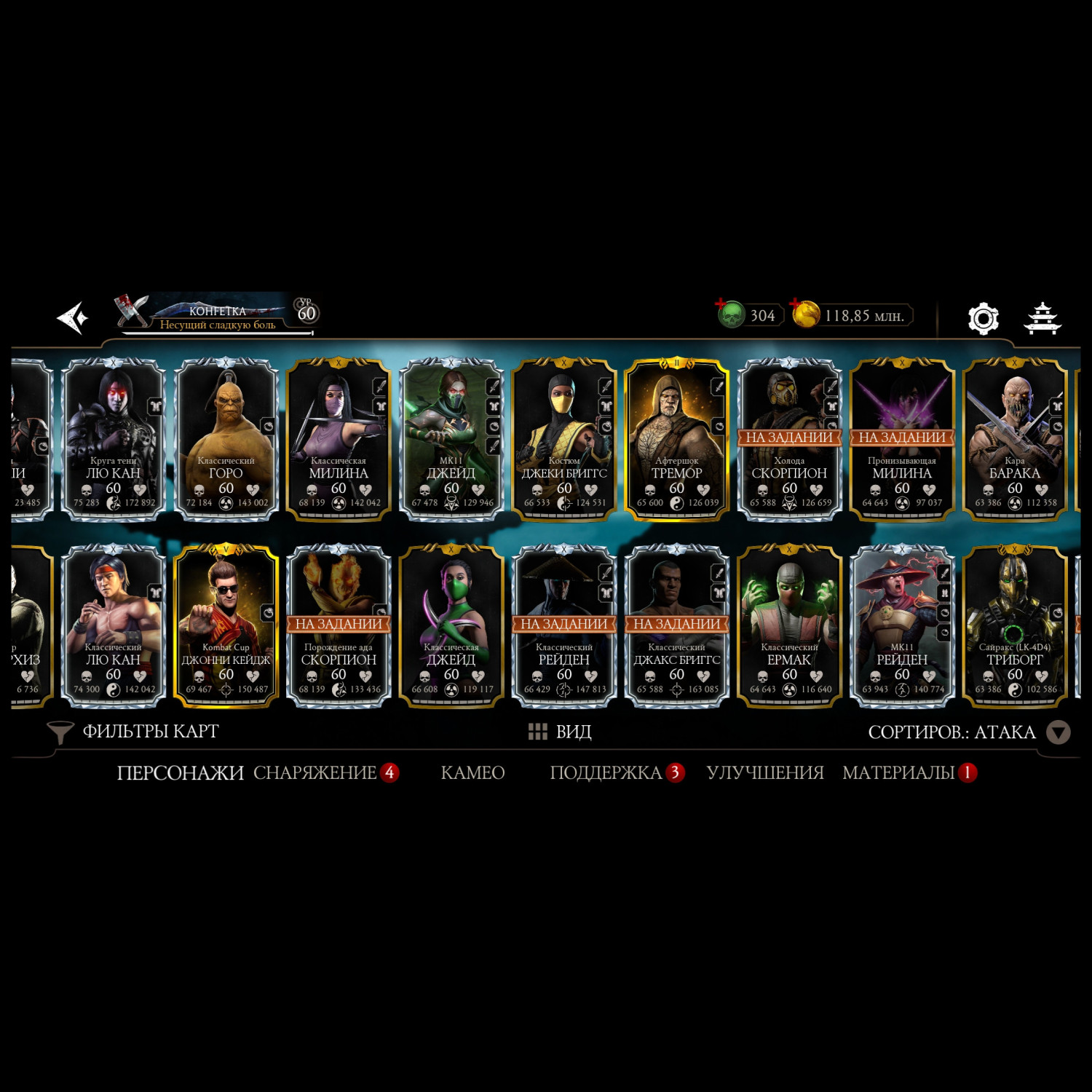Pick the Kombat Cup Джонни Кейдж card
1092x1092 pixels.
coord(226,626)
